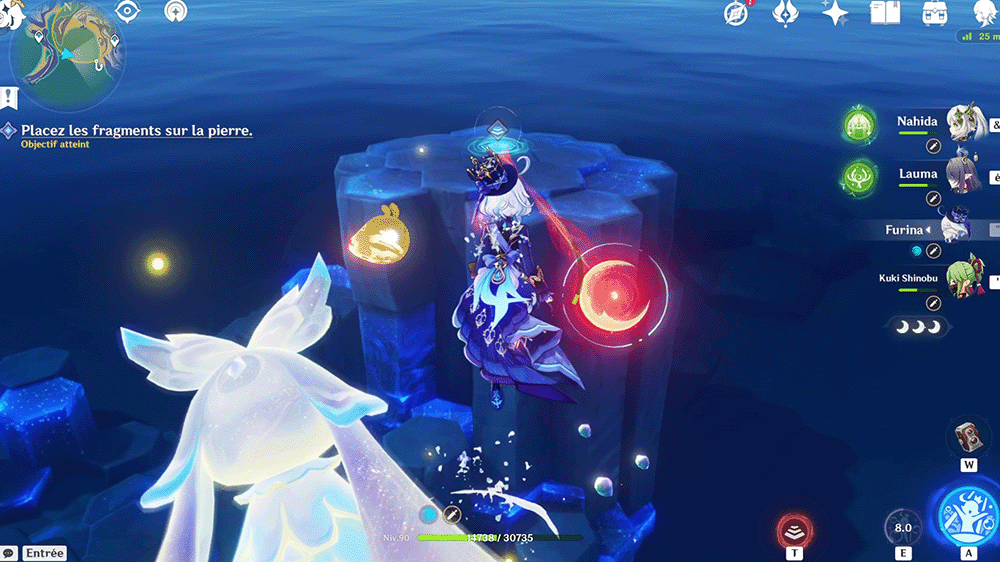Open the chat box labeled Entrée
Viewport: 1000px width, 562px height.
pyautogui.click(x=36, y=553)
